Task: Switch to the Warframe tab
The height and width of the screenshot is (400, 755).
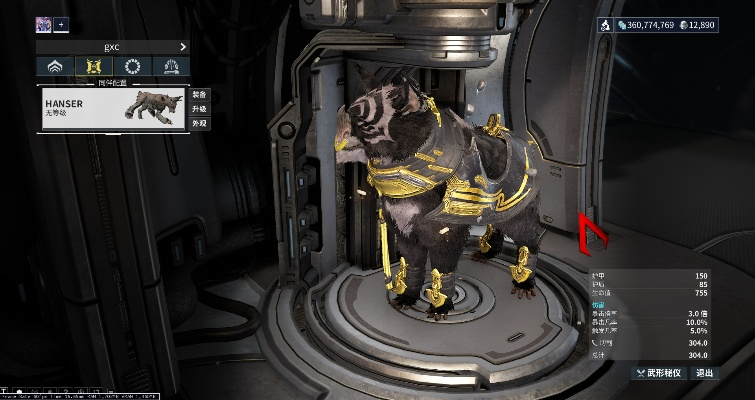Action: click(56, 68)
